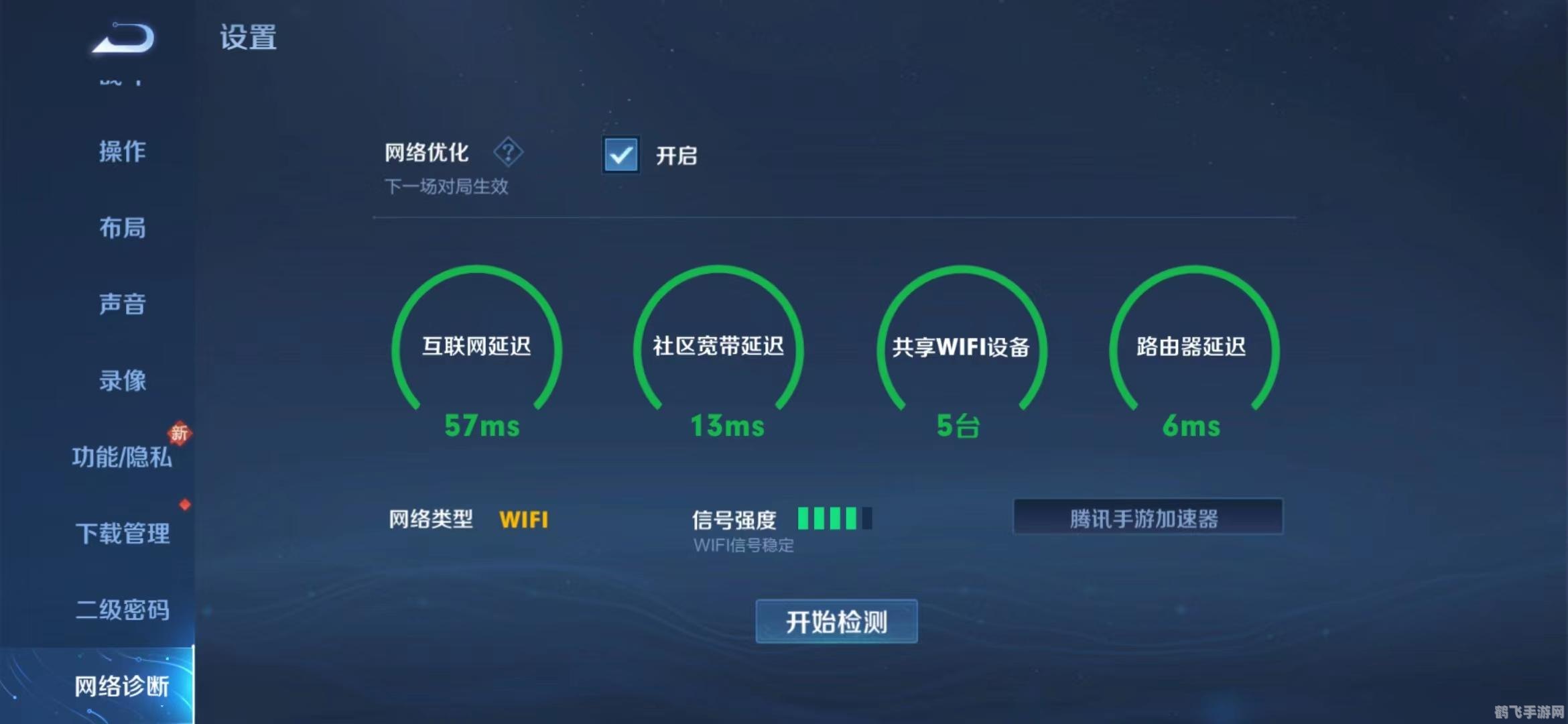
Task: Open the 录像 settings tab
Action: point(123,381)
